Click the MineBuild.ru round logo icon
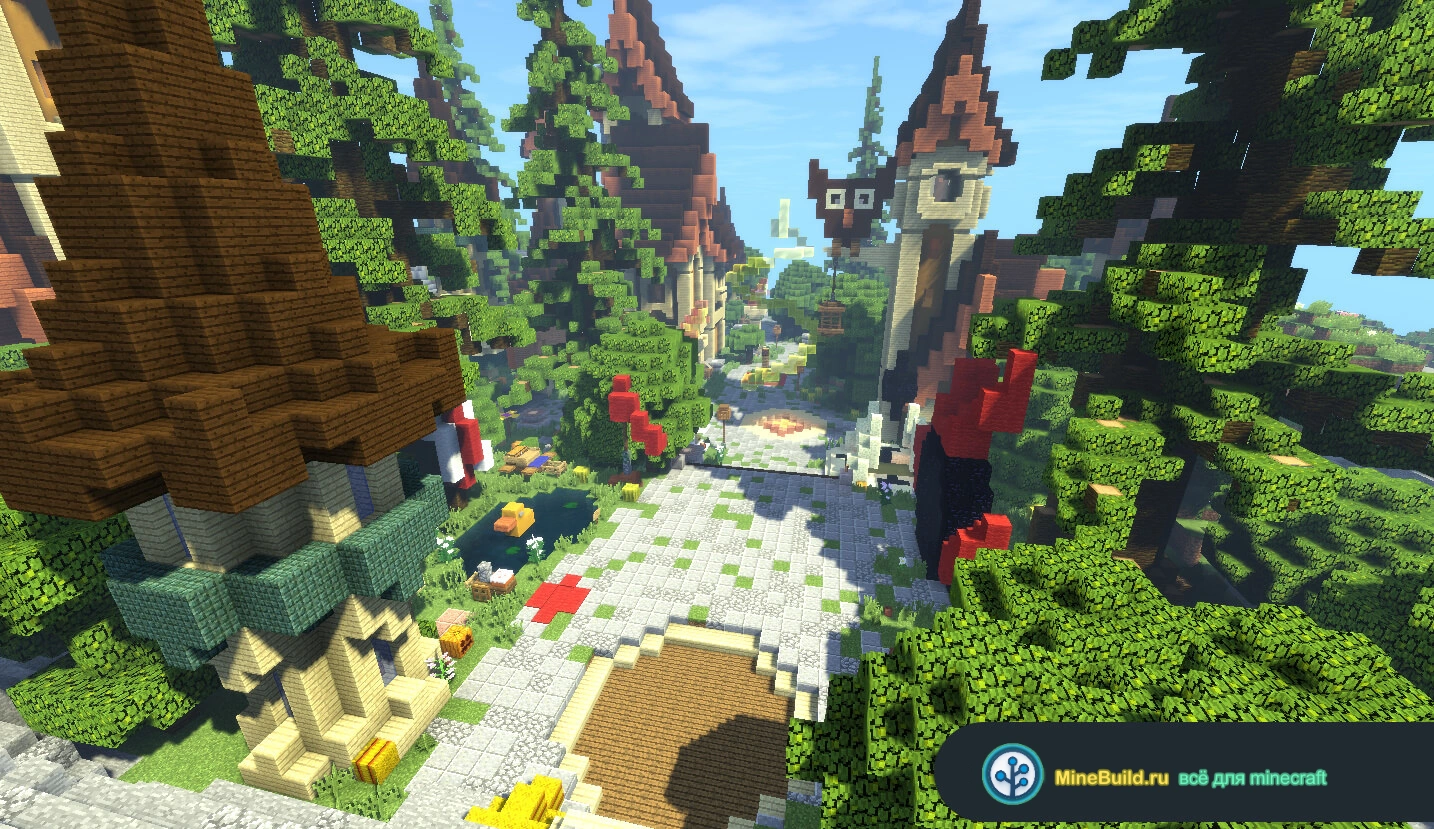Screen dimensions: 1434x829 (x=1012, y=774)
